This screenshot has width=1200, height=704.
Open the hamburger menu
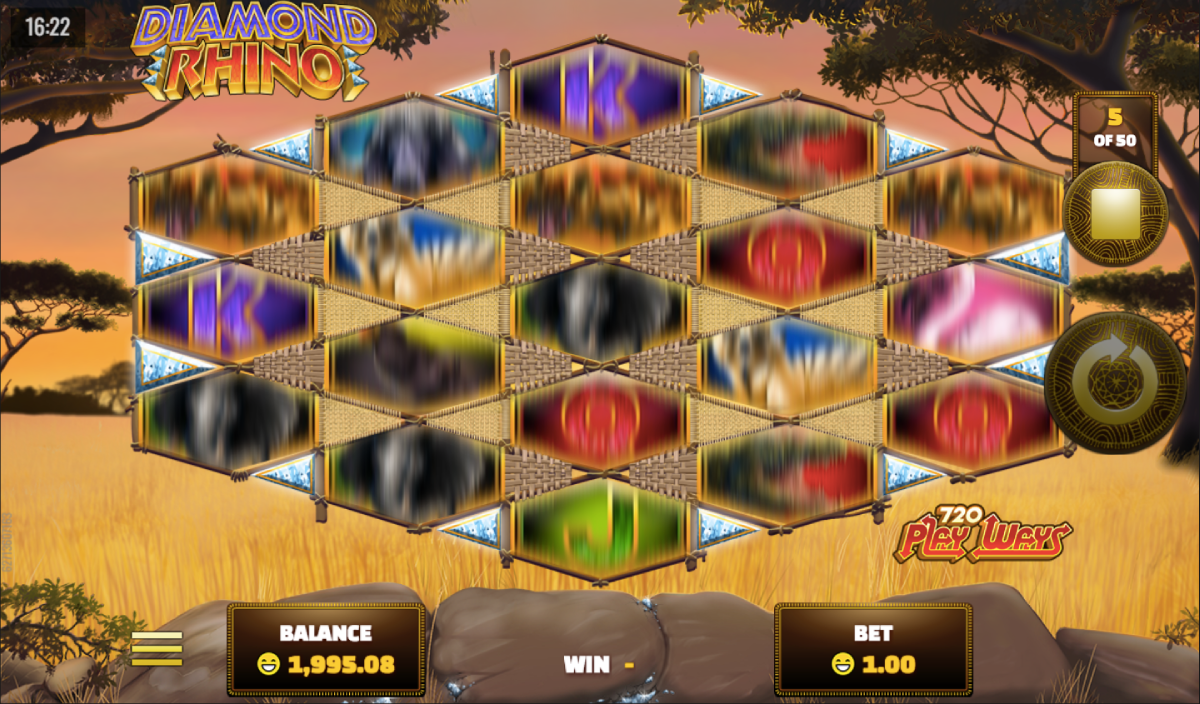tap(157, 648)
